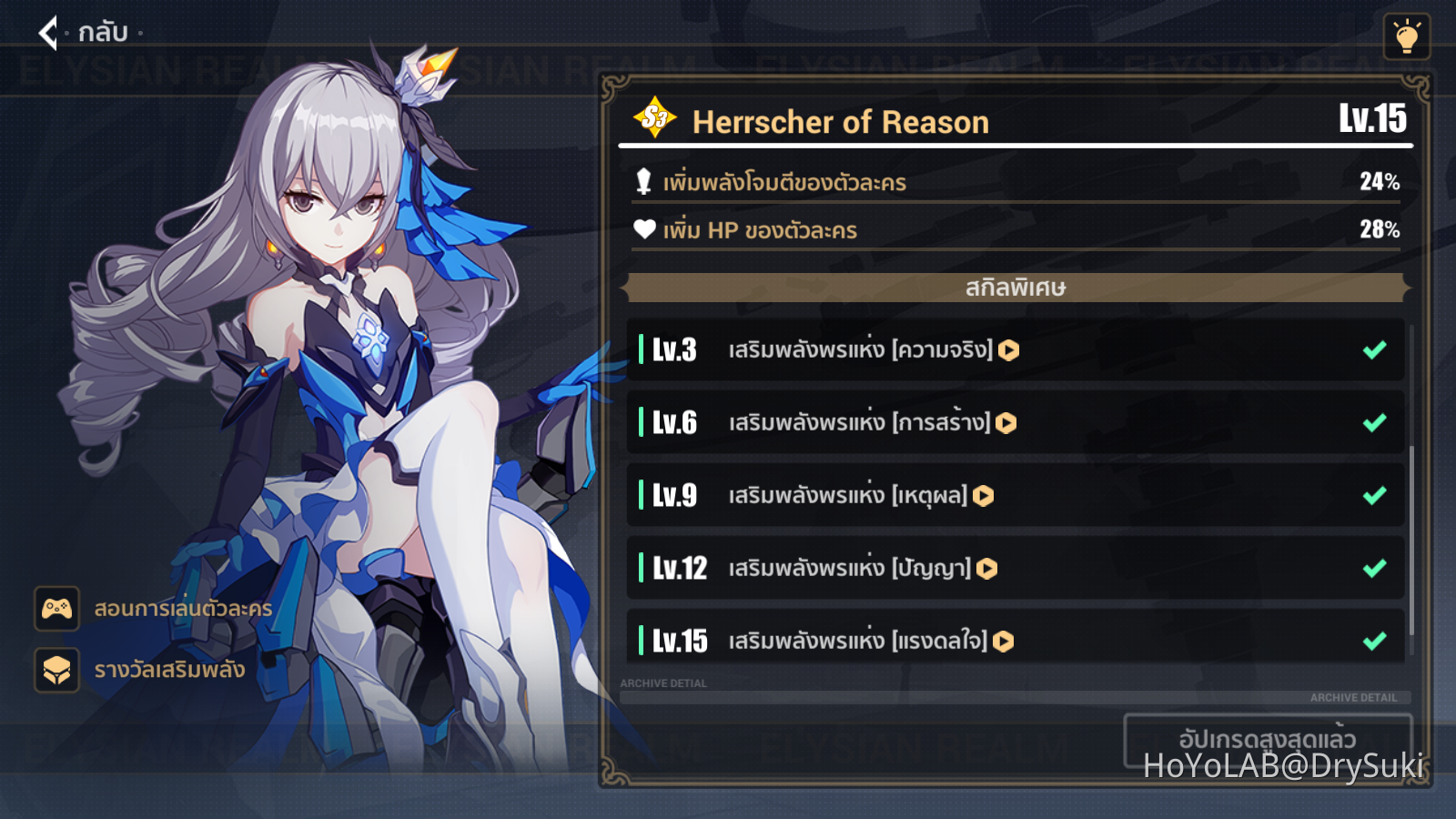
Task: Expand details for [แรงดลใจ] skill
Action: (1004, 641)
